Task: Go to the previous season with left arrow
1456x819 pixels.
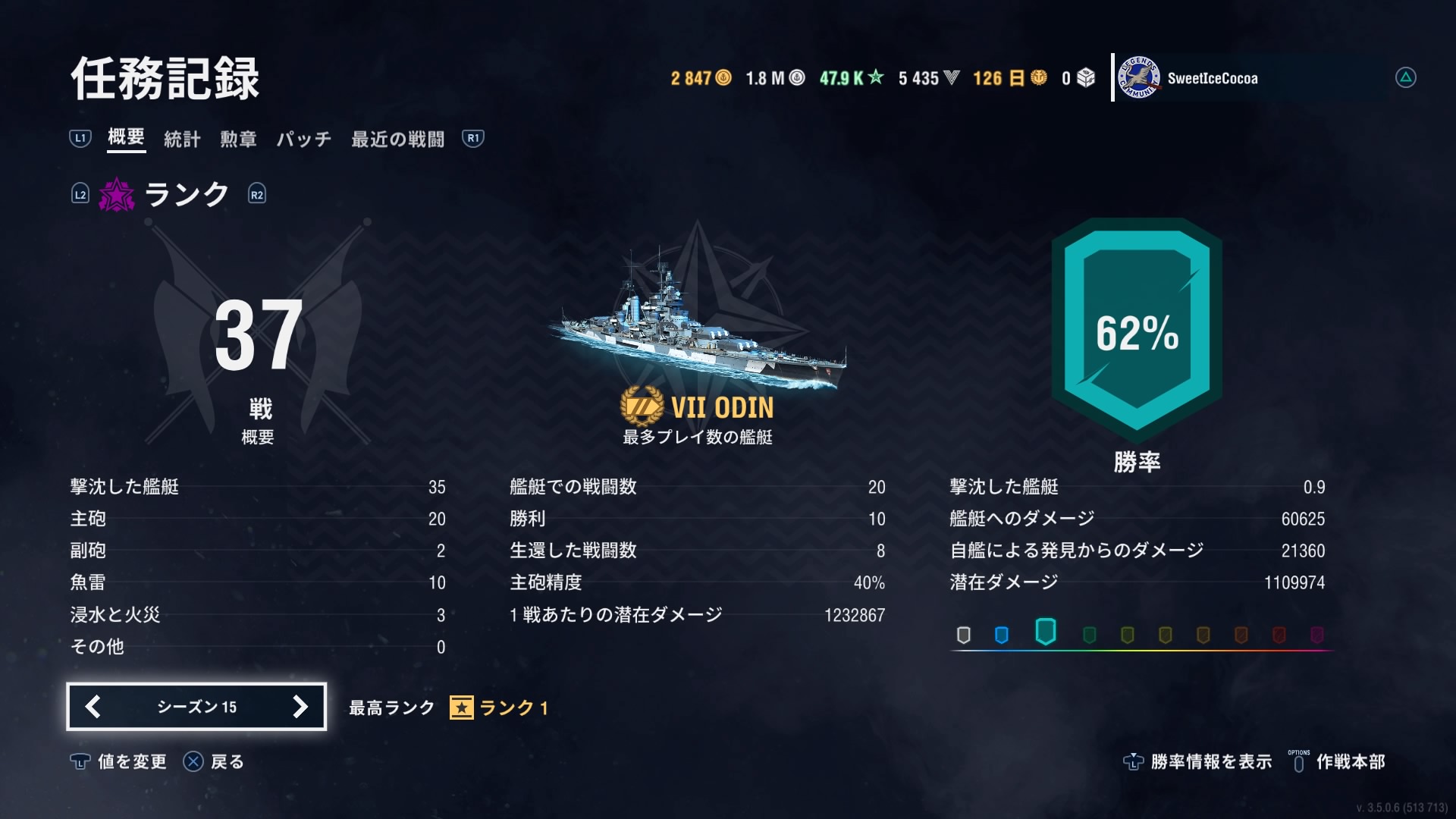Action: (x=93, y=707)
